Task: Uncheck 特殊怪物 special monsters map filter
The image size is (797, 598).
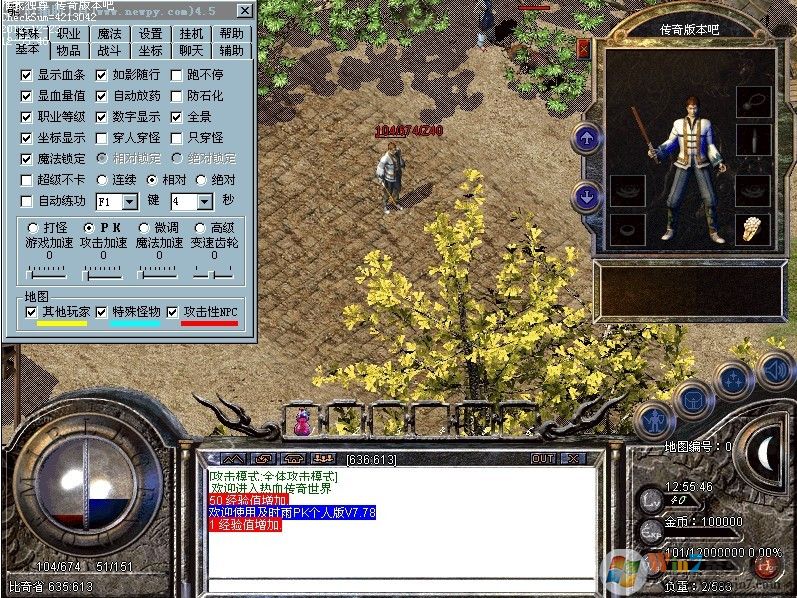Action: coord(102,312)
